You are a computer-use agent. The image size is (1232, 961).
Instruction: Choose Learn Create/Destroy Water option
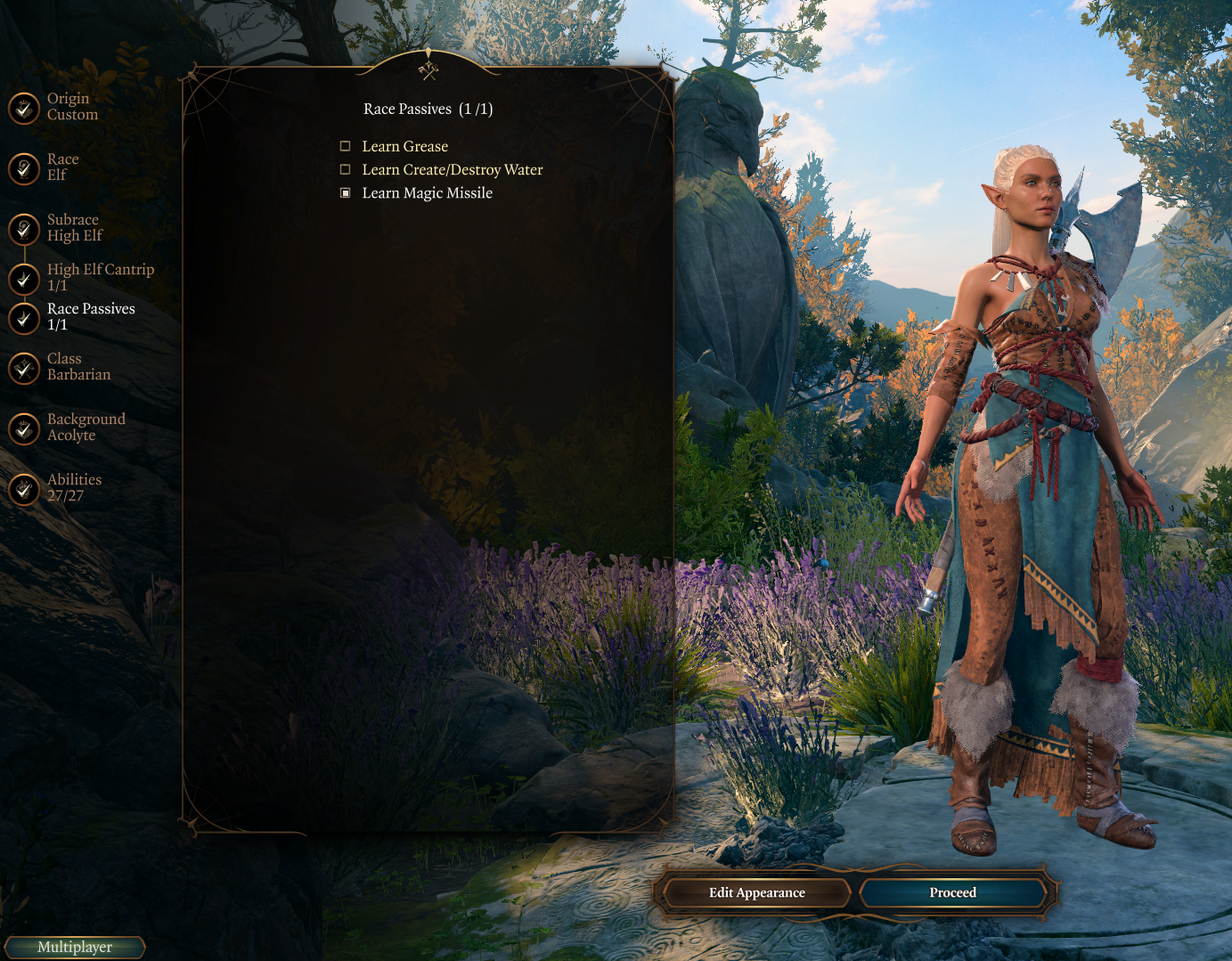pos(346,169)
